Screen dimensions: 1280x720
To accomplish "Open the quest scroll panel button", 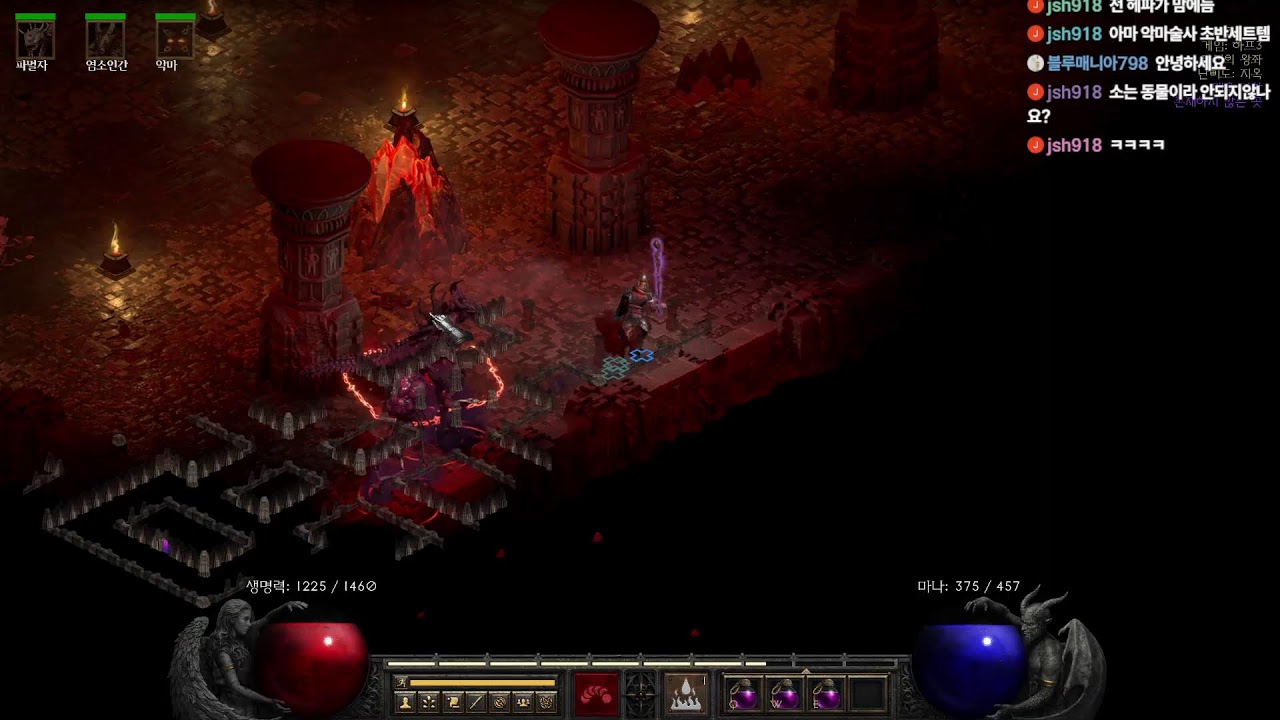I will pos(453,702).
